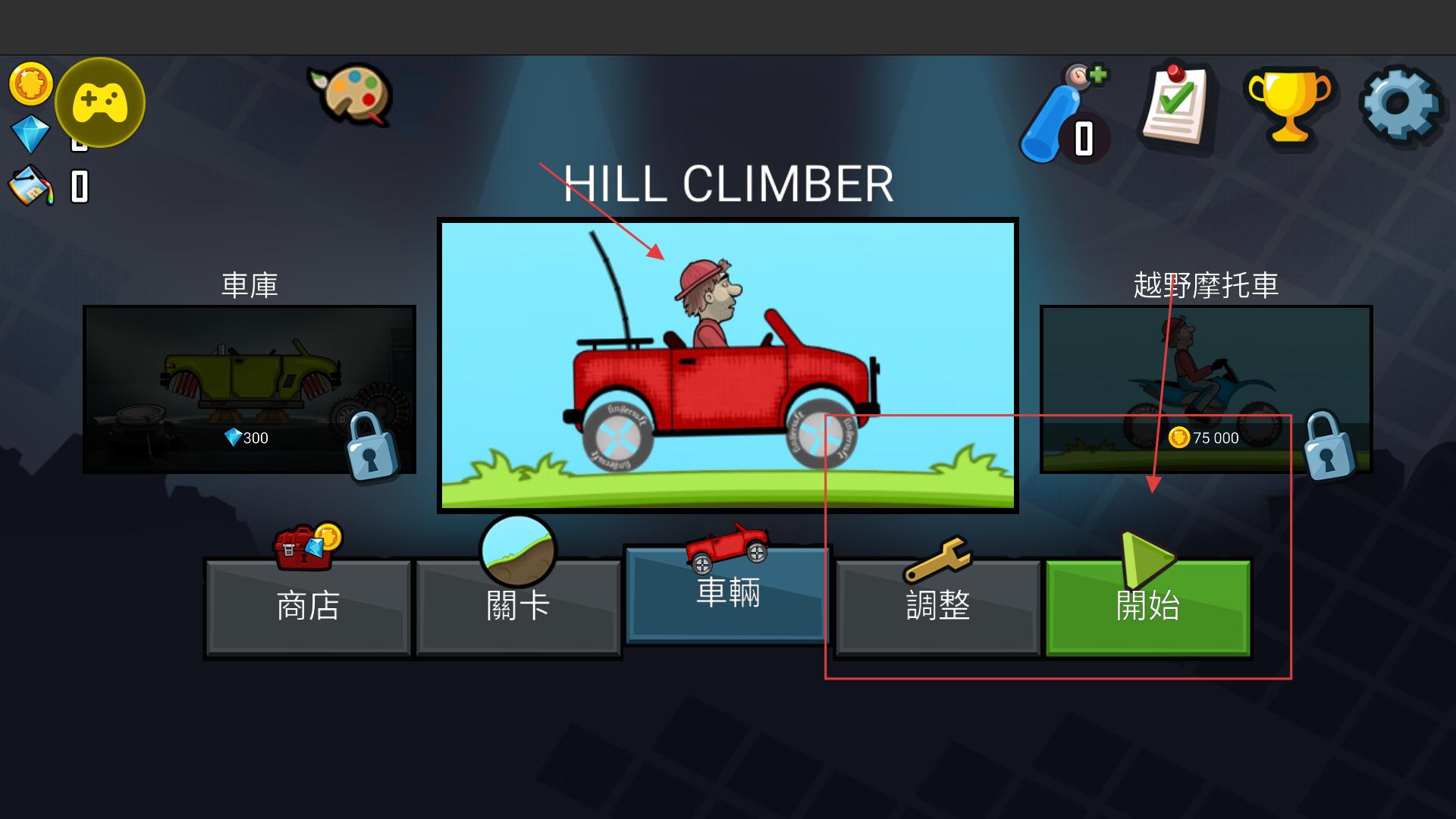This screenshot has width=1456, height=819.
Task: Select the locked 車庫 garage thumbnail
Action: (249, 389)
